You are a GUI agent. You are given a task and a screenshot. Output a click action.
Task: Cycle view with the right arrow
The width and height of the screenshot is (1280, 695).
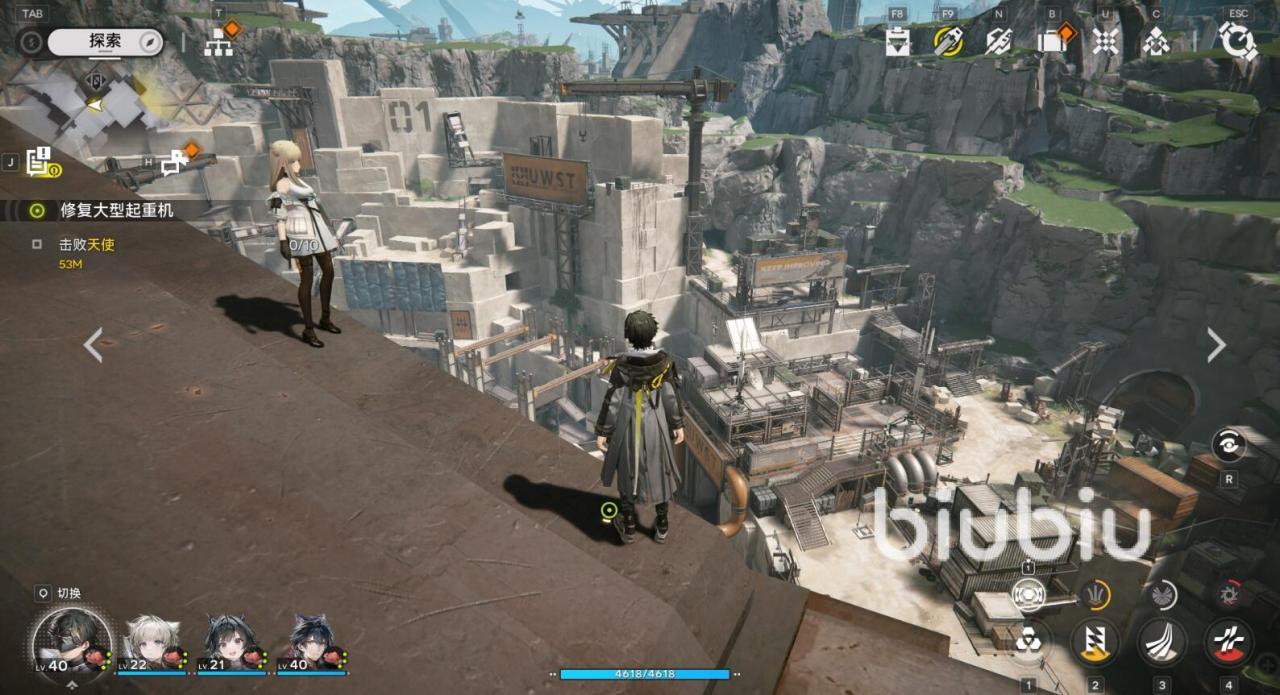1216,345
